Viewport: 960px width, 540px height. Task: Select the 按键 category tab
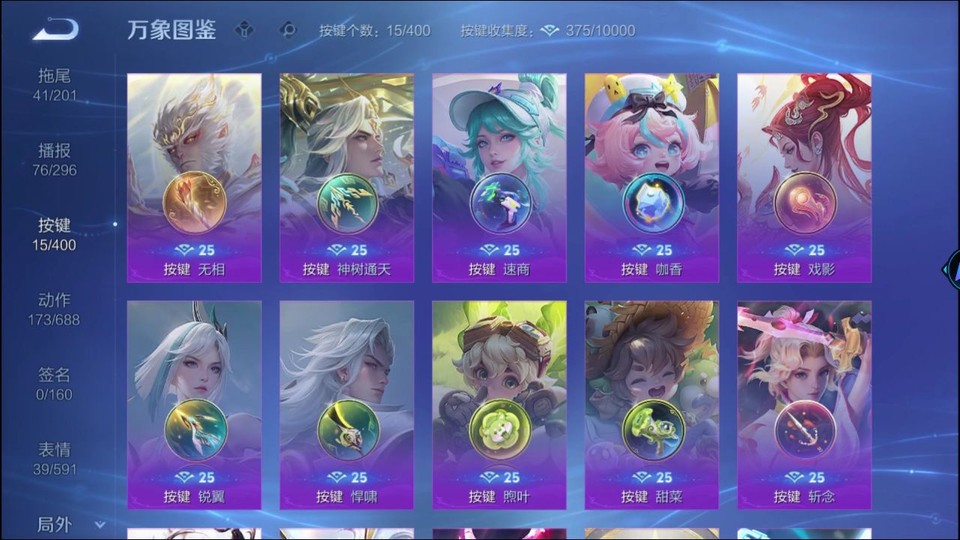coord(55,234)
